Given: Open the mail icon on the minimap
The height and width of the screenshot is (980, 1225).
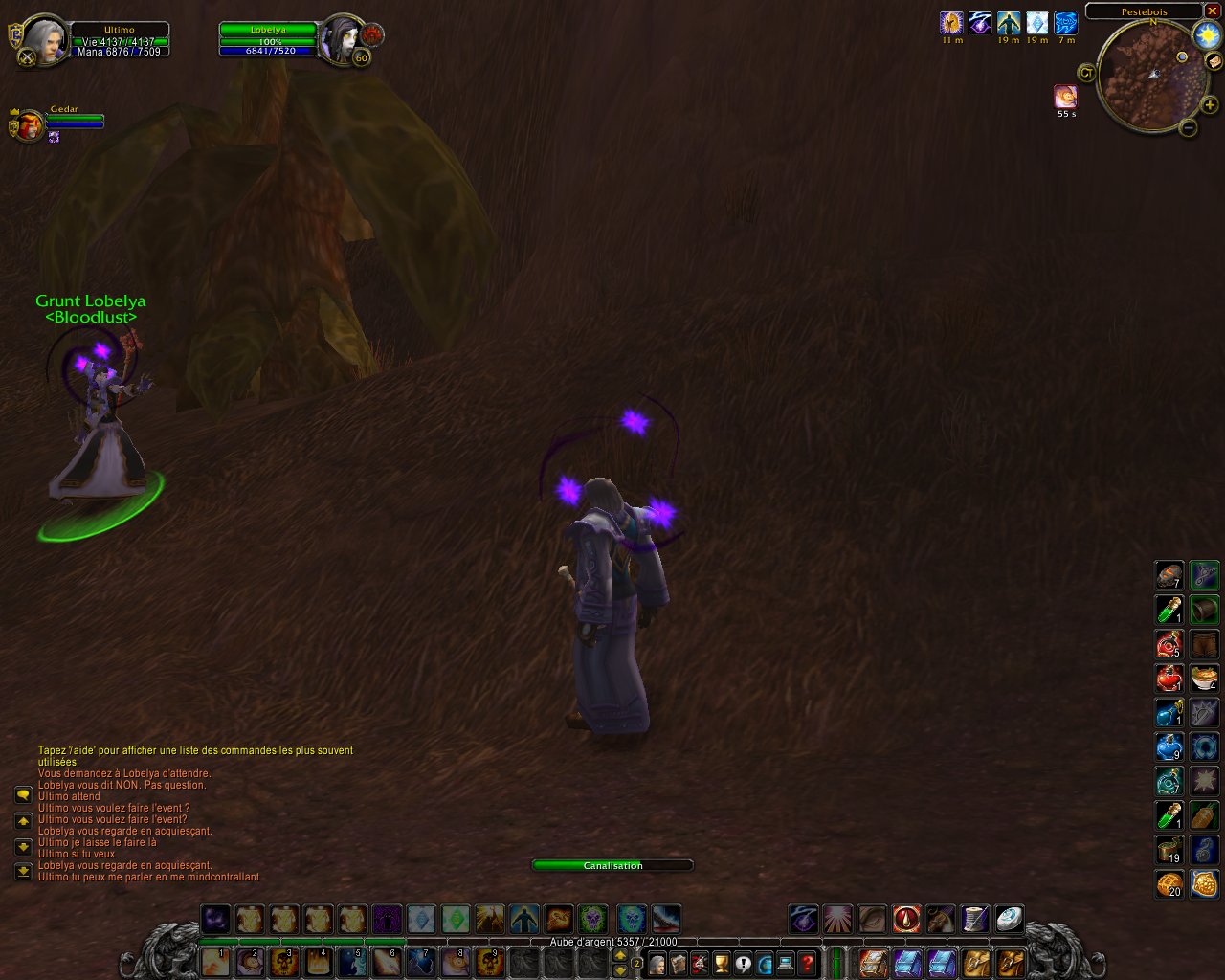Looking at the screenshot, I should pyautogui.click(x=1213, y=62).
